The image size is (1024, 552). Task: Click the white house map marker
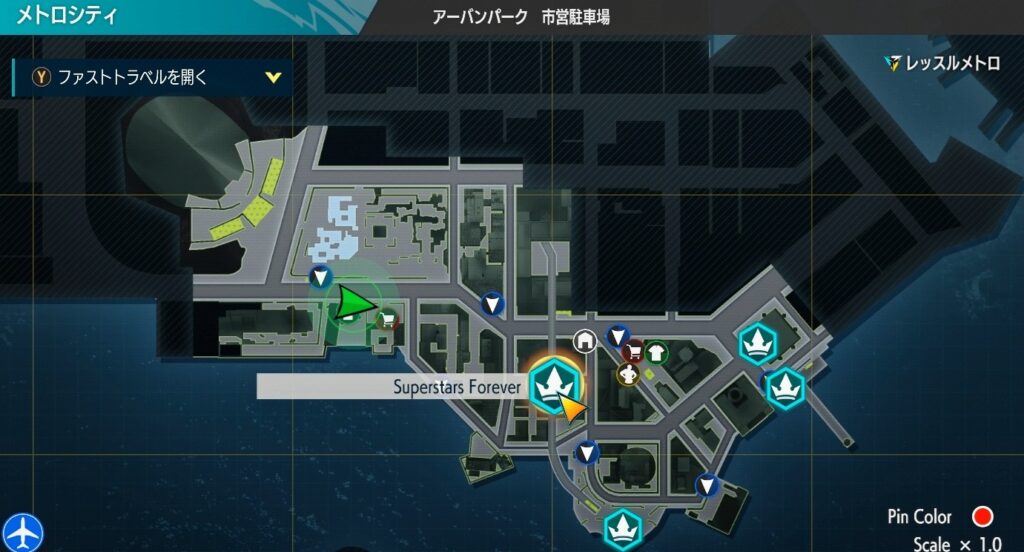584,341
